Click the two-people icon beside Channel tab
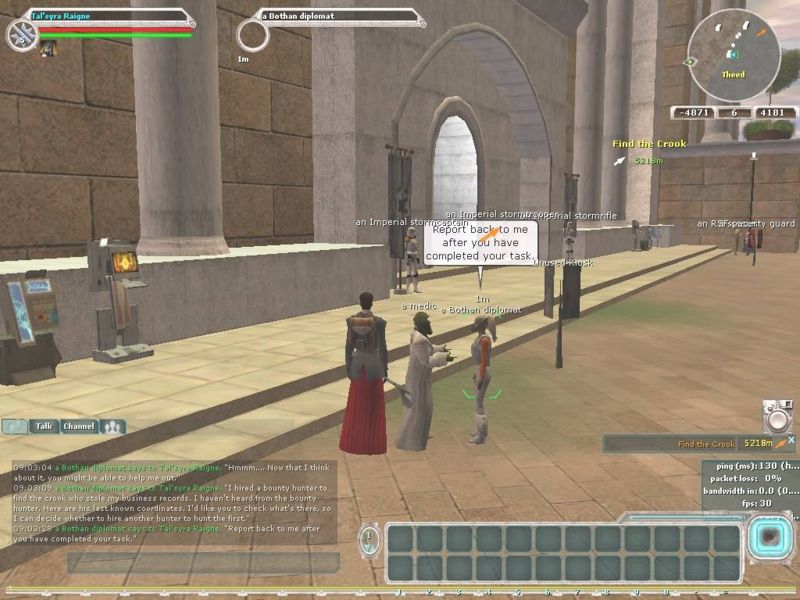 [x=113, y=426]
